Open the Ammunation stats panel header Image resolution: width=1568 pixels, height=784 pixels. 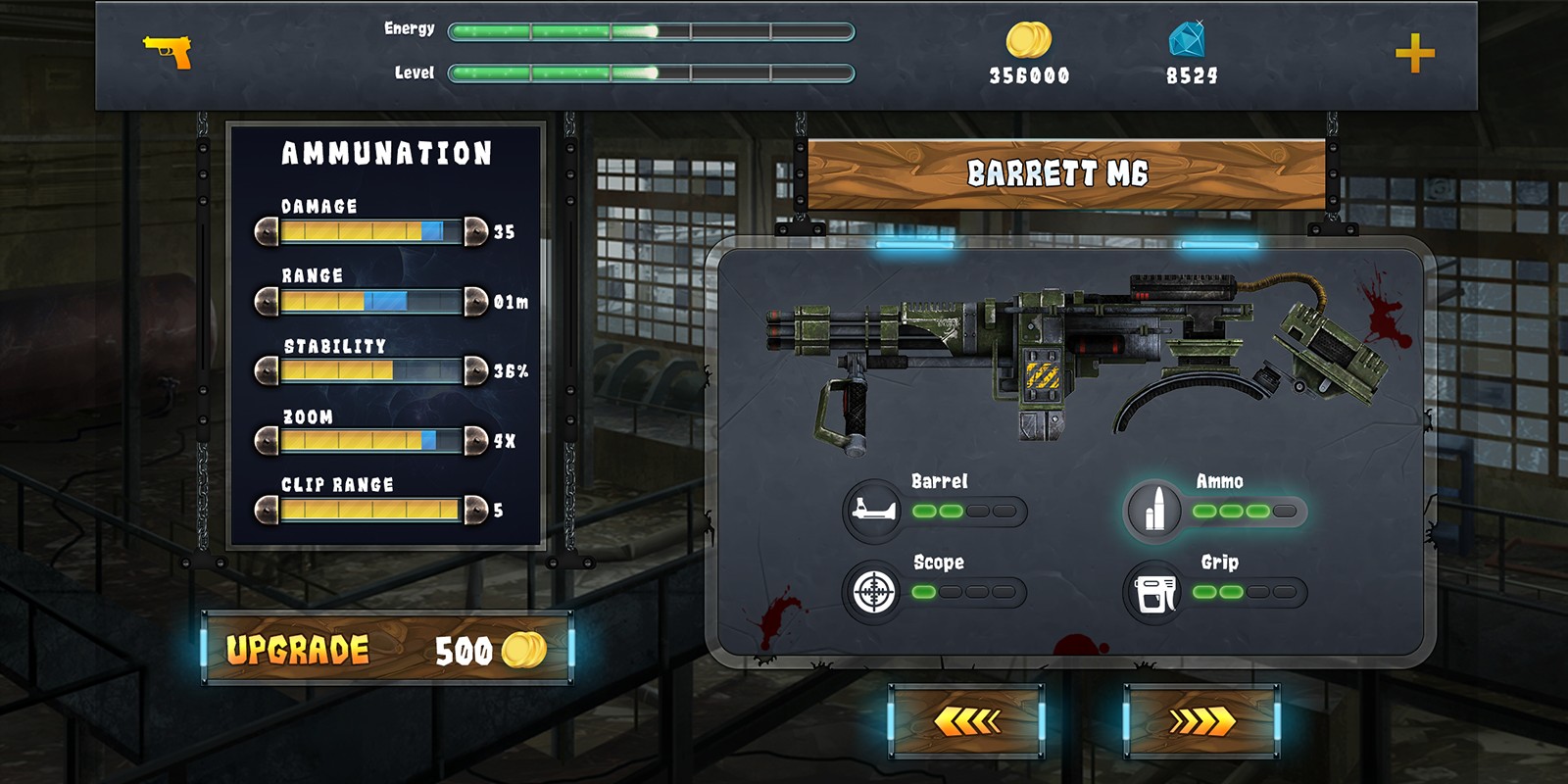386,153
